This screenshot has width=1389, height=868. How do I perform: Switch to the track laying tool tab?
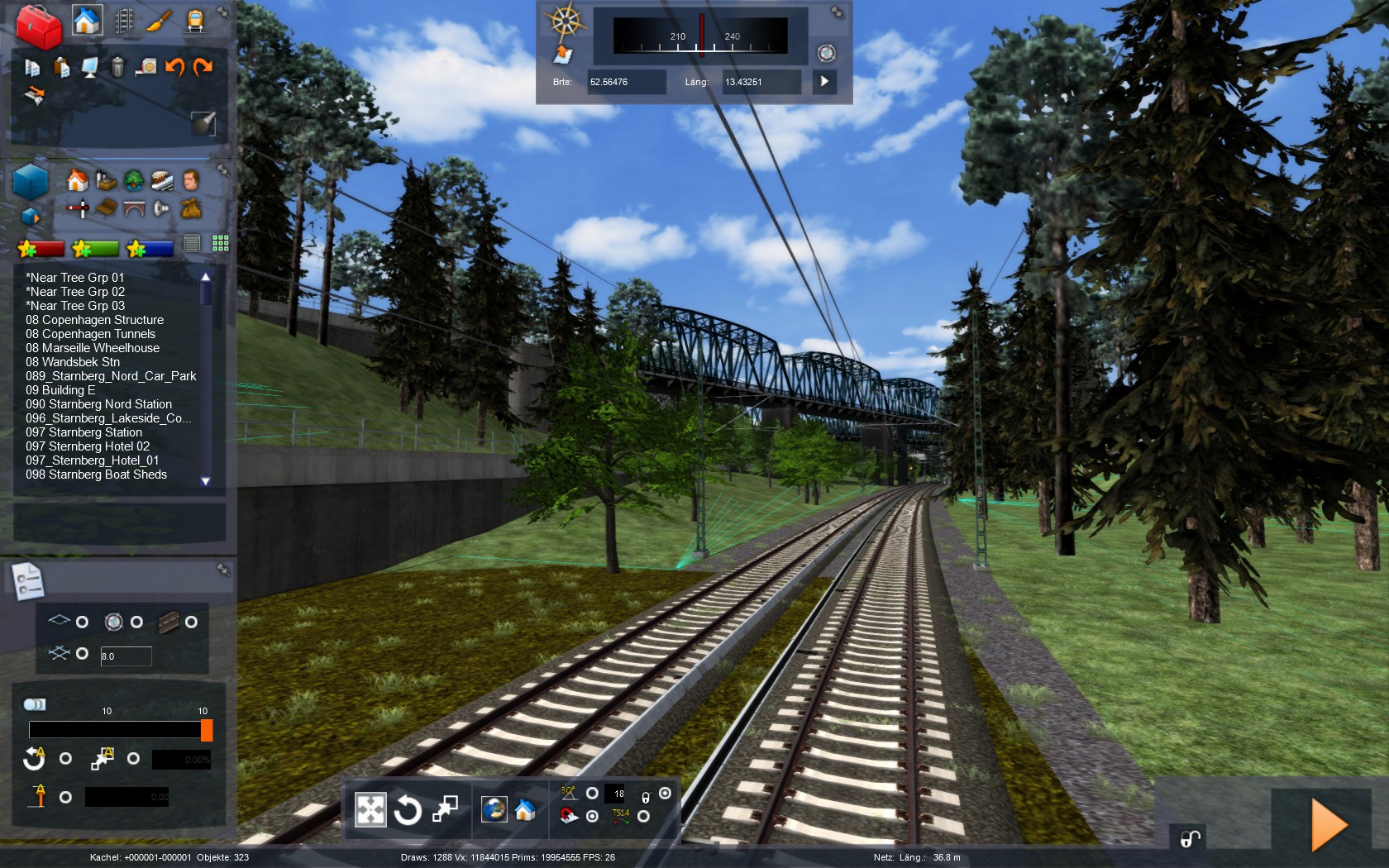coord(123,21)
